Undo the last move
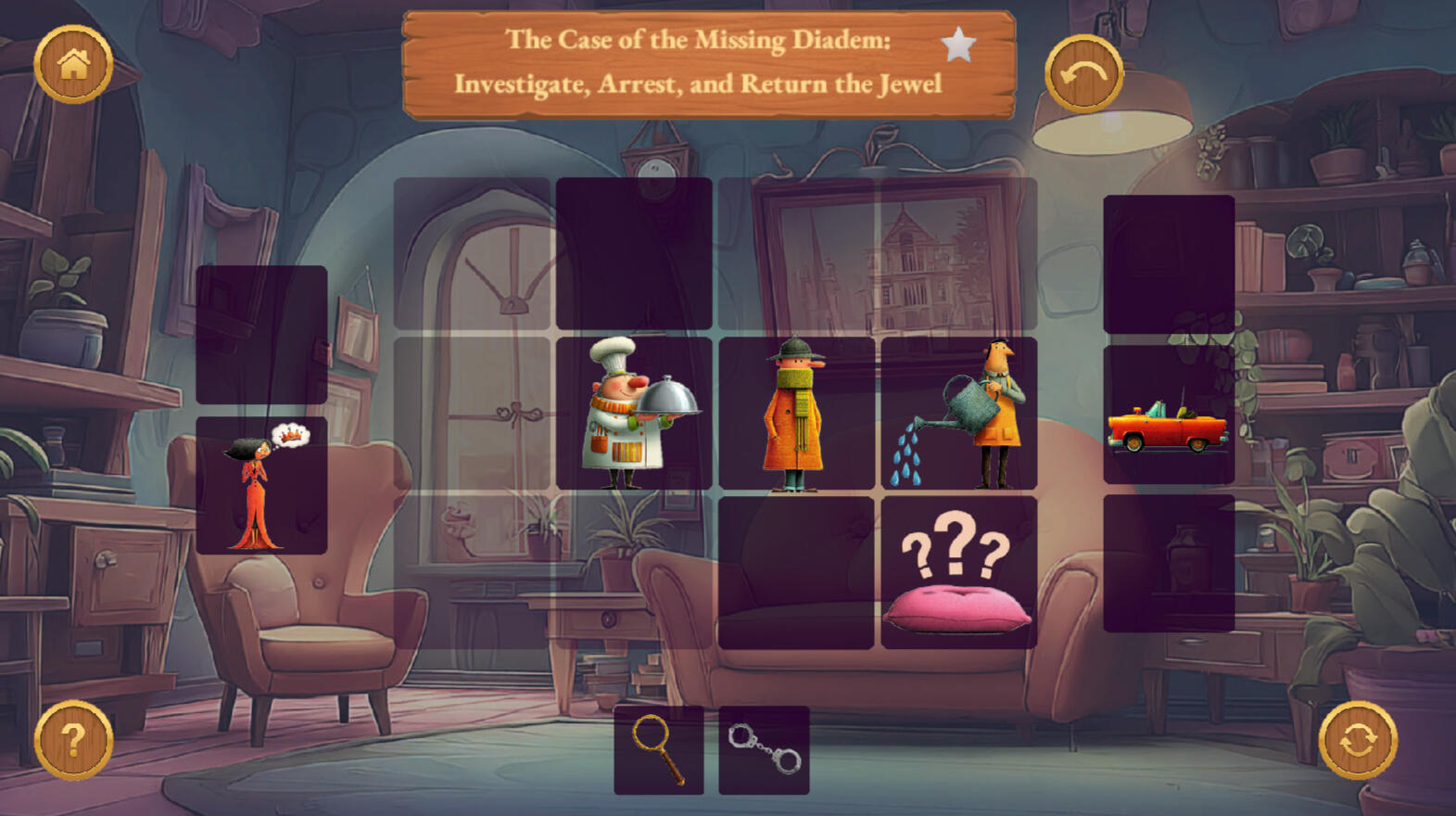Image resolution: width=1456 pixels, height=816 pixels. coord(1083,73)
